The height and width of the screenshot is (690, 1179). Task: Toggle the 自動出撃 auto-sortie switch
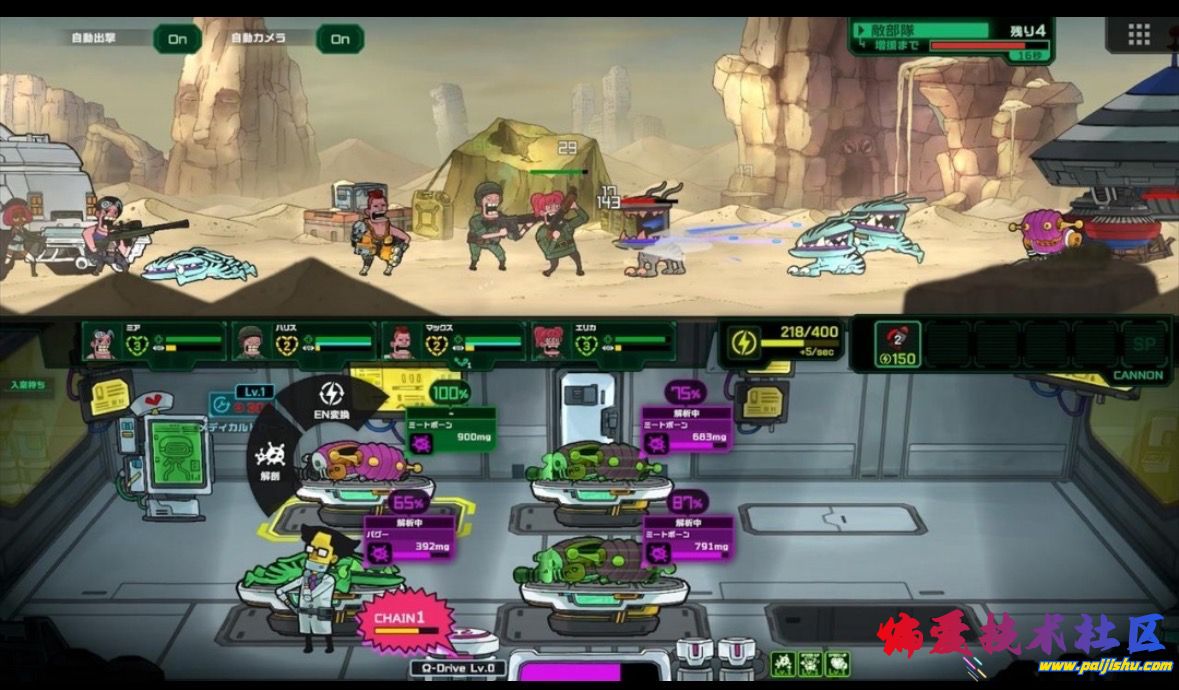177,39
